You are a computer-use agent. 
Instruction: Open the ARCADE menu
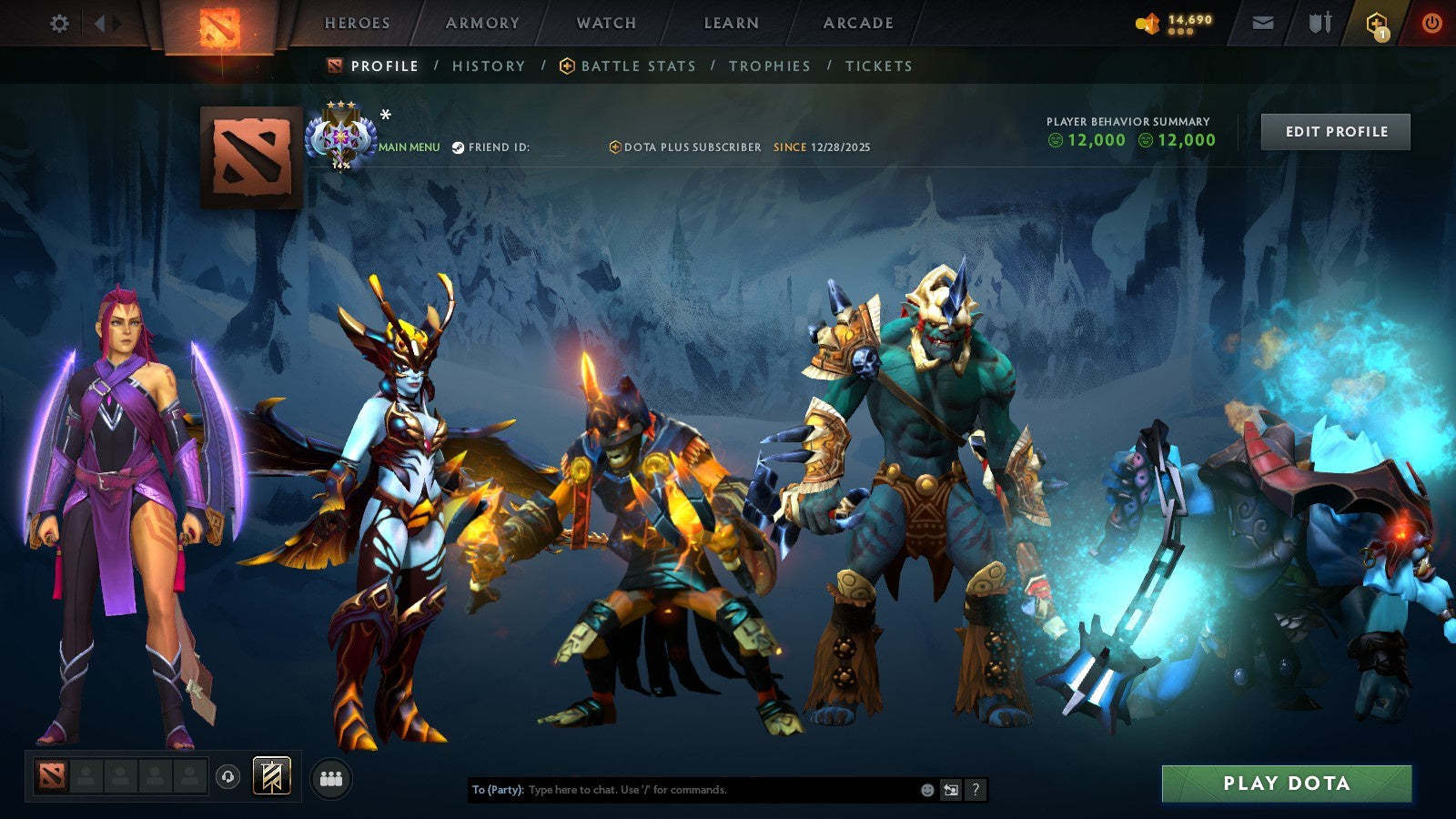pyautogui.click(x=856, y=24)
